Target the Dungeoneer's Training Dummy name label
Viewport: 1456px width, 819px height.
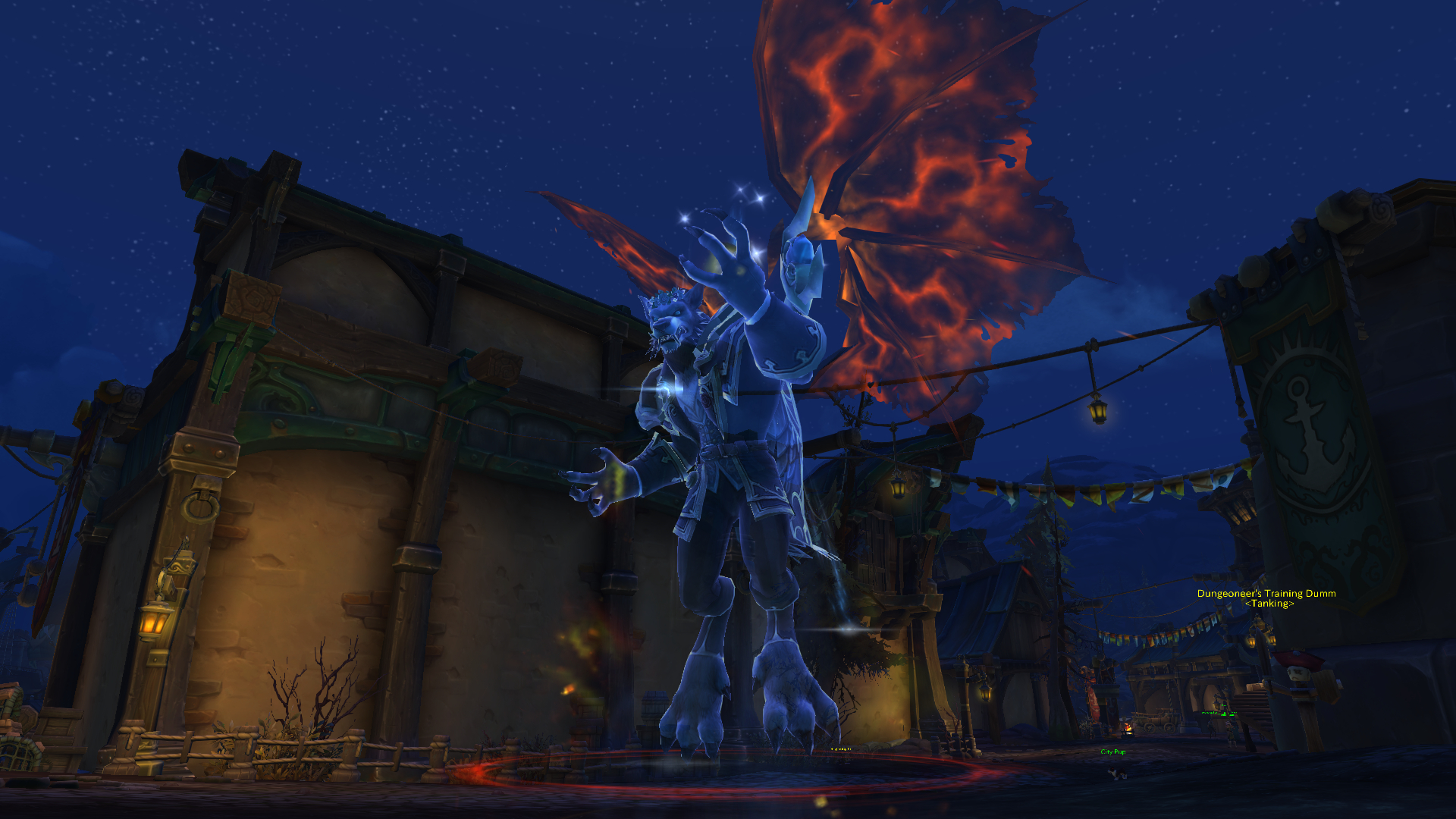[1266, 594]
